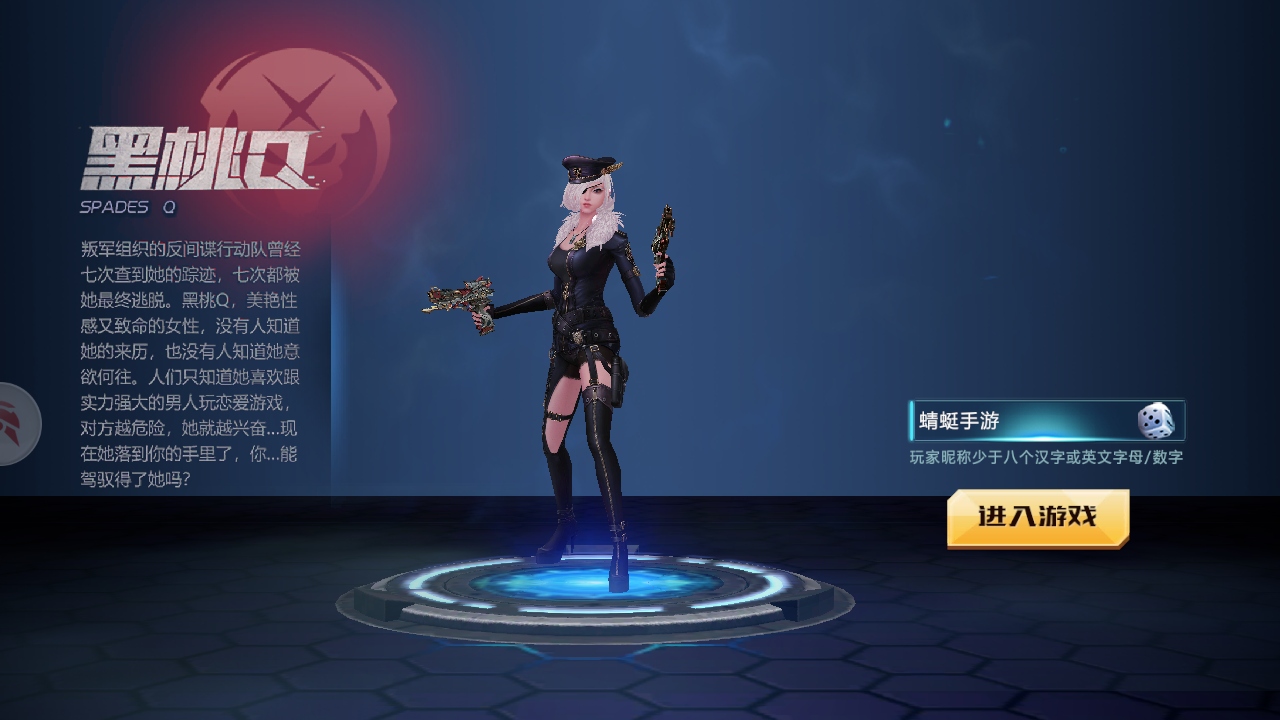Select the 蜻蜓手游 nickname input field
The height and width of the screenshot is (720, 1280).
(x=1020, y=421)
